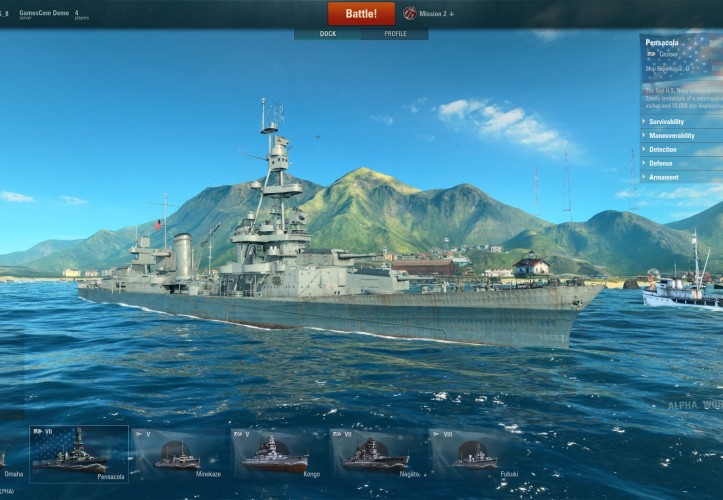Select the Pensacola ship card

point(80,454)
